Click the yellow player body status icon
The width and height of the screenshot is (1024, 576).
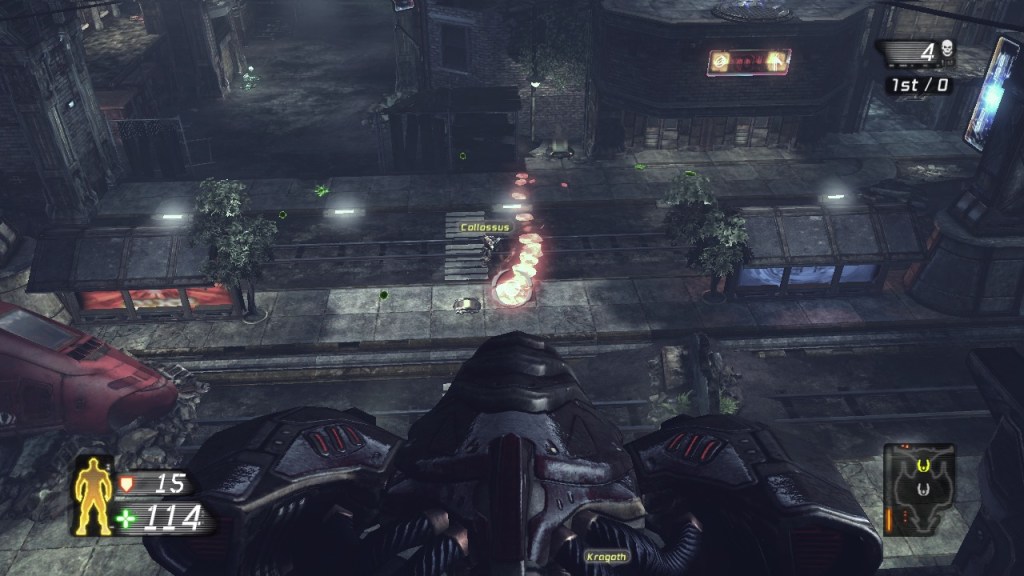pyautogui.click(x=95, y=497)
